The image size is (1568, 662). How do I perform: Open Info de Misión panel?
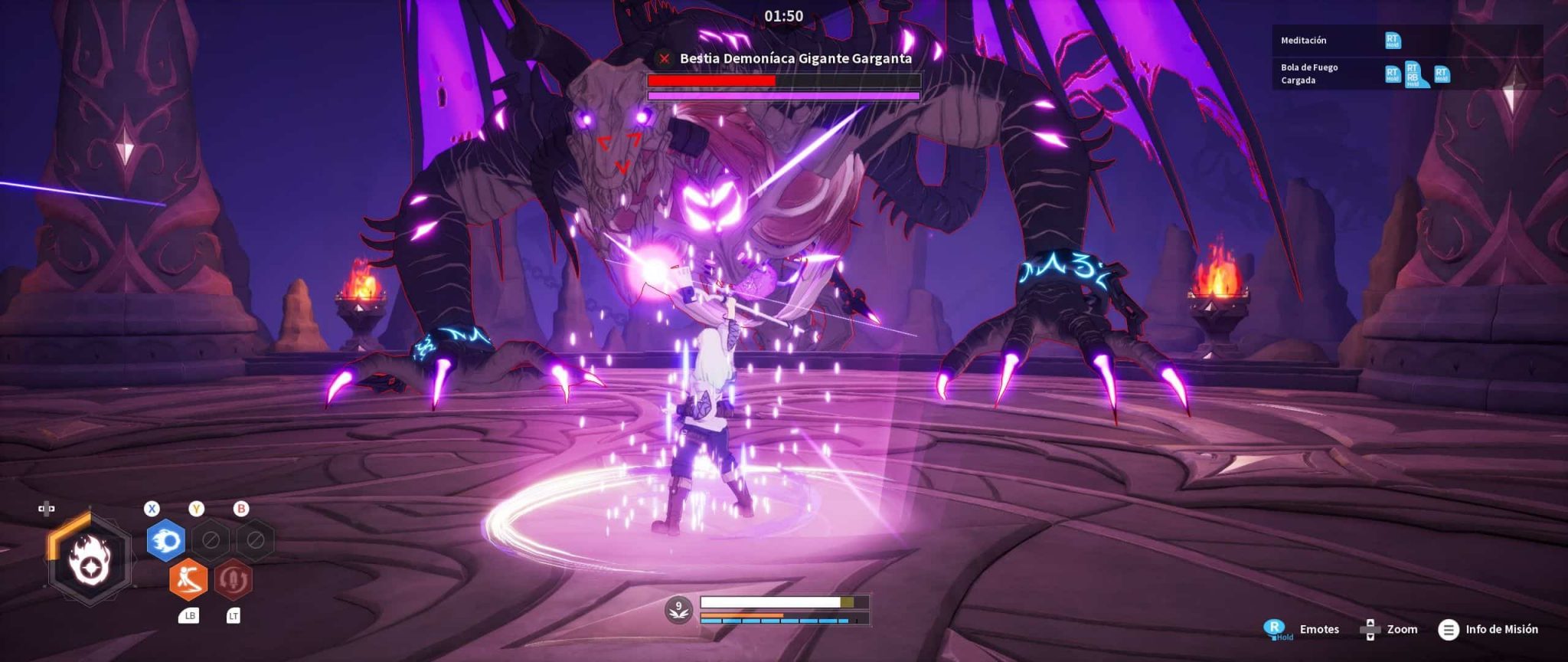pyautogui.click(x=1501, y=629)
